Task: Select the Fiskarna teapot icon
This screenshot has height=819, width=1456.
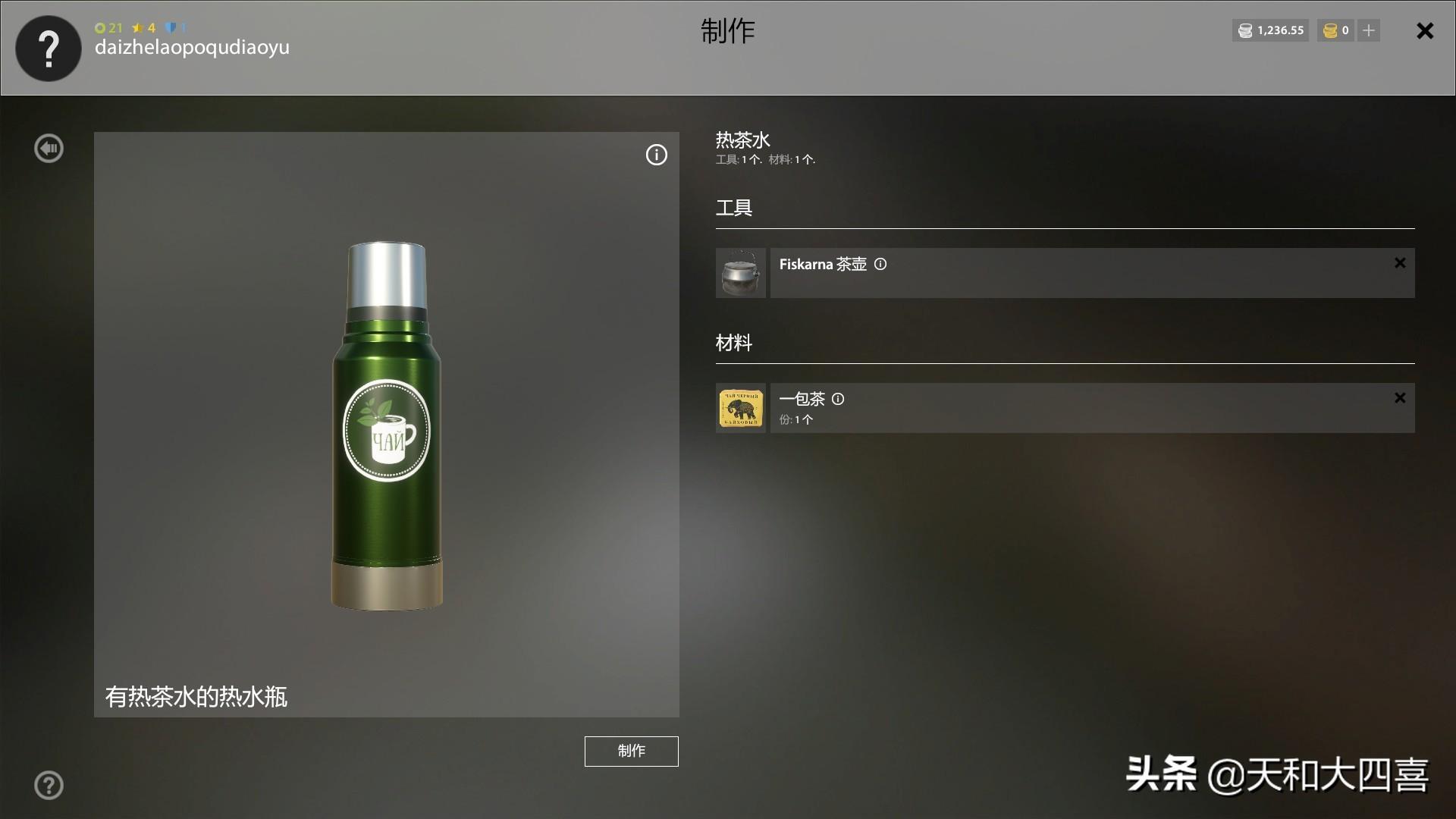Action: (741, 273)
